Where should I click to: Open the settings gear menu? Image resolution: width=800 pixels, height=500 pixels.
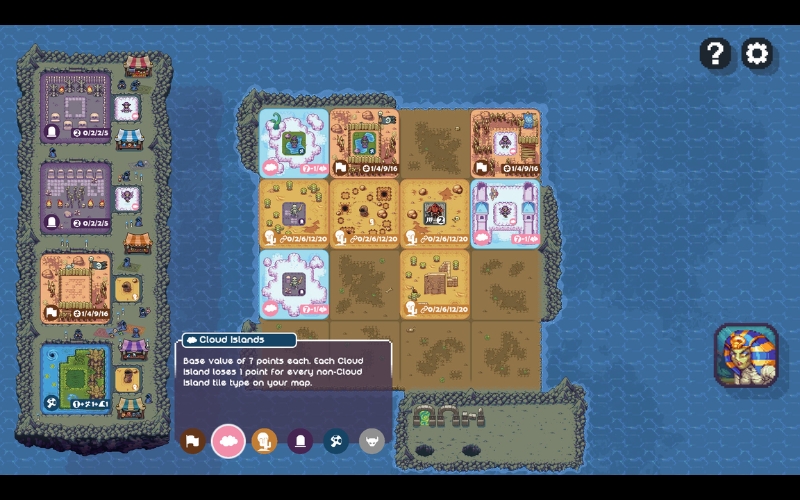(757, 53)
